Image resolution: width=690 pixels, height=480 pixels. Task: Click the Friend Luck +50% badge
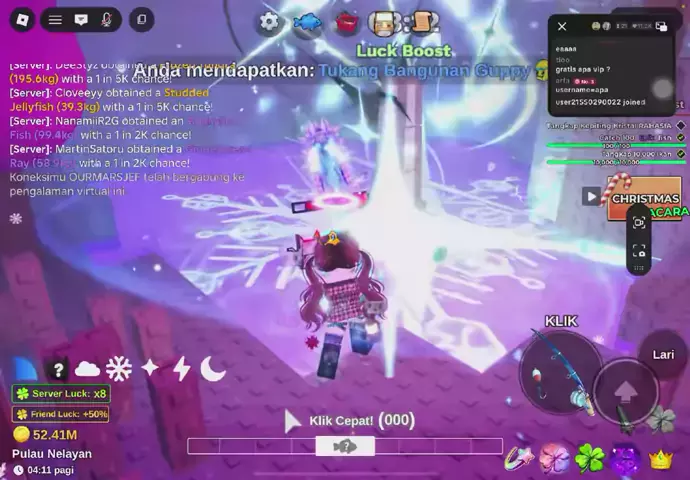click(x=61, y=413)
